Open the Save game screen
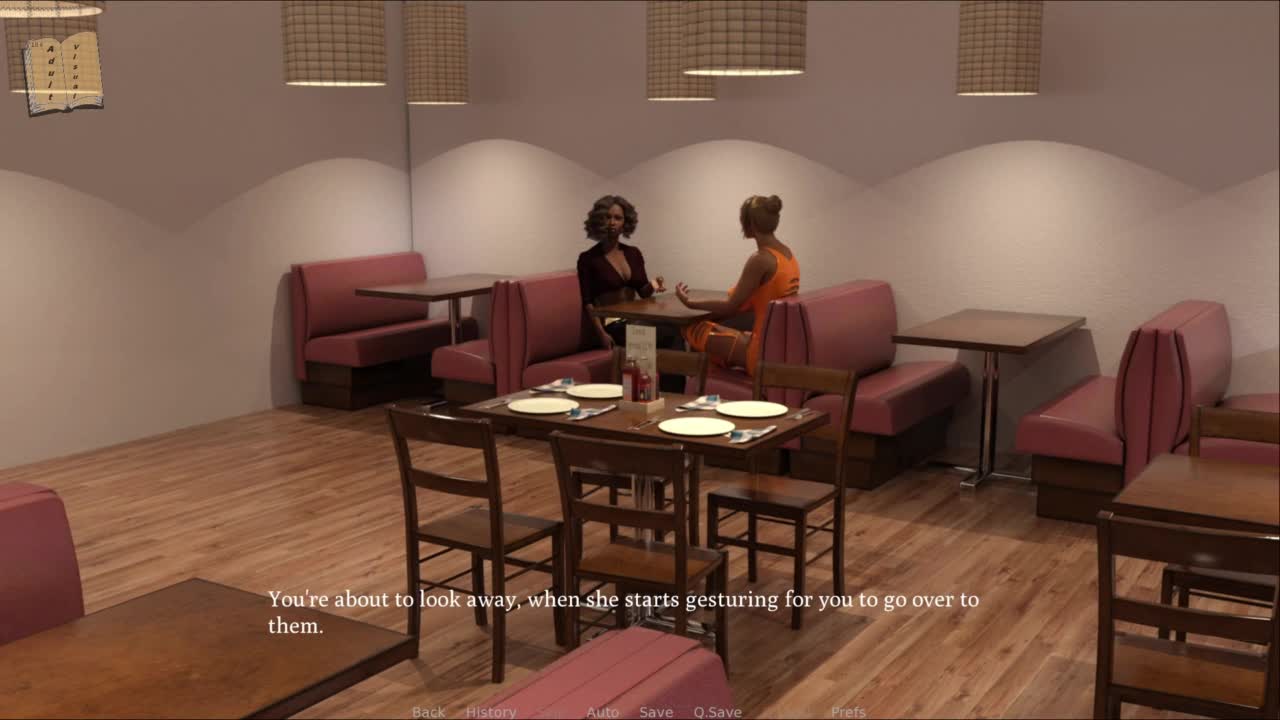This screenshot has width=1280, height=720. [x=656, y=712]
